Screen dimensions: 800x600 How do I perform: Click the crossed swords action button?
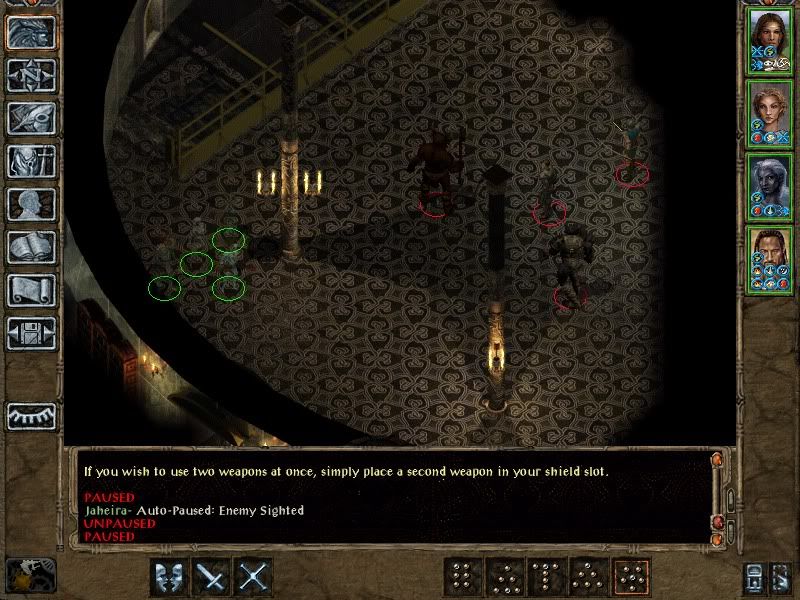coord(256,577)
